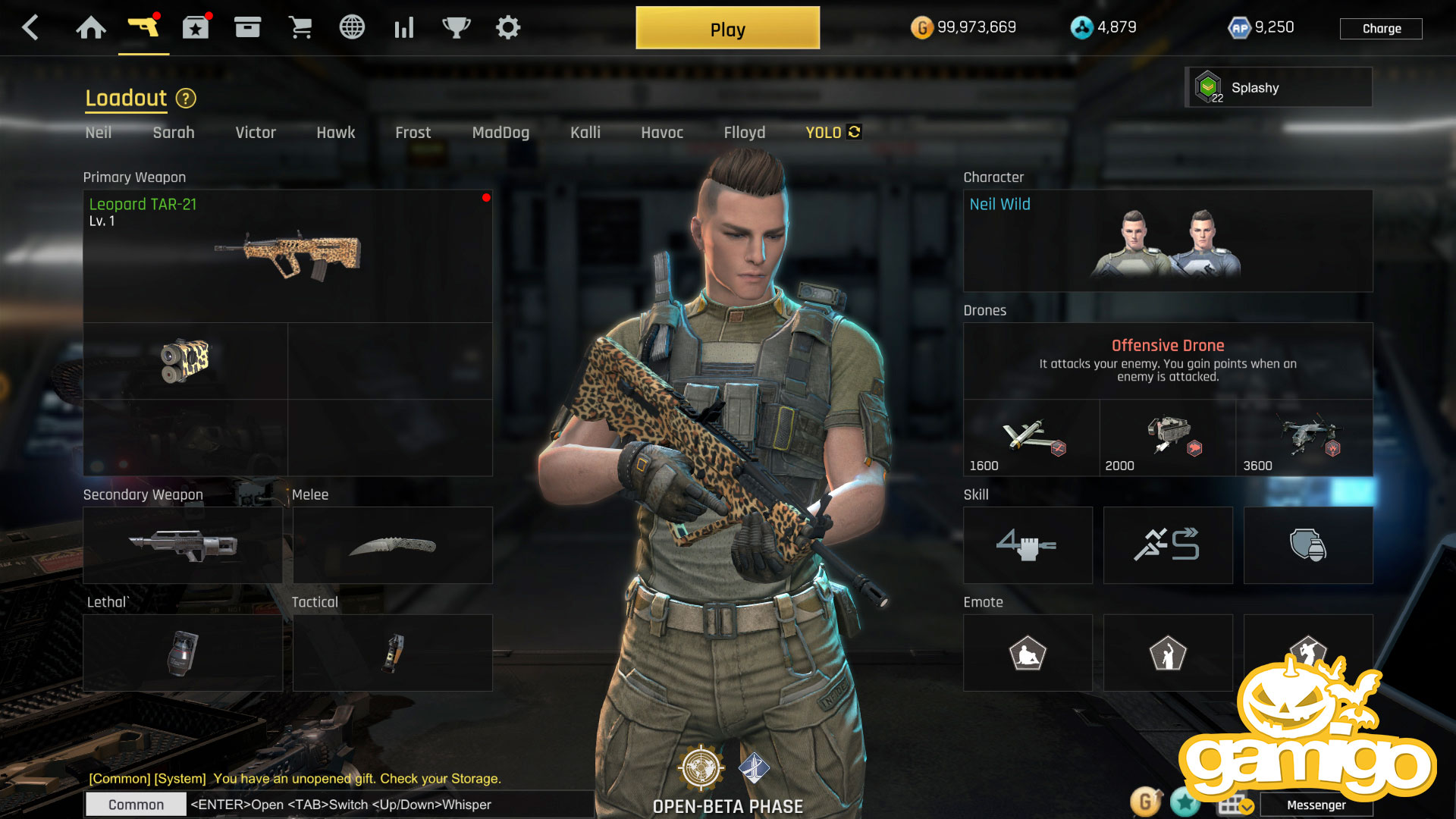Show the trophy achievements page
Image resolution: width=1456 pixels, height=819 pixels.
[x=456, y=28]
